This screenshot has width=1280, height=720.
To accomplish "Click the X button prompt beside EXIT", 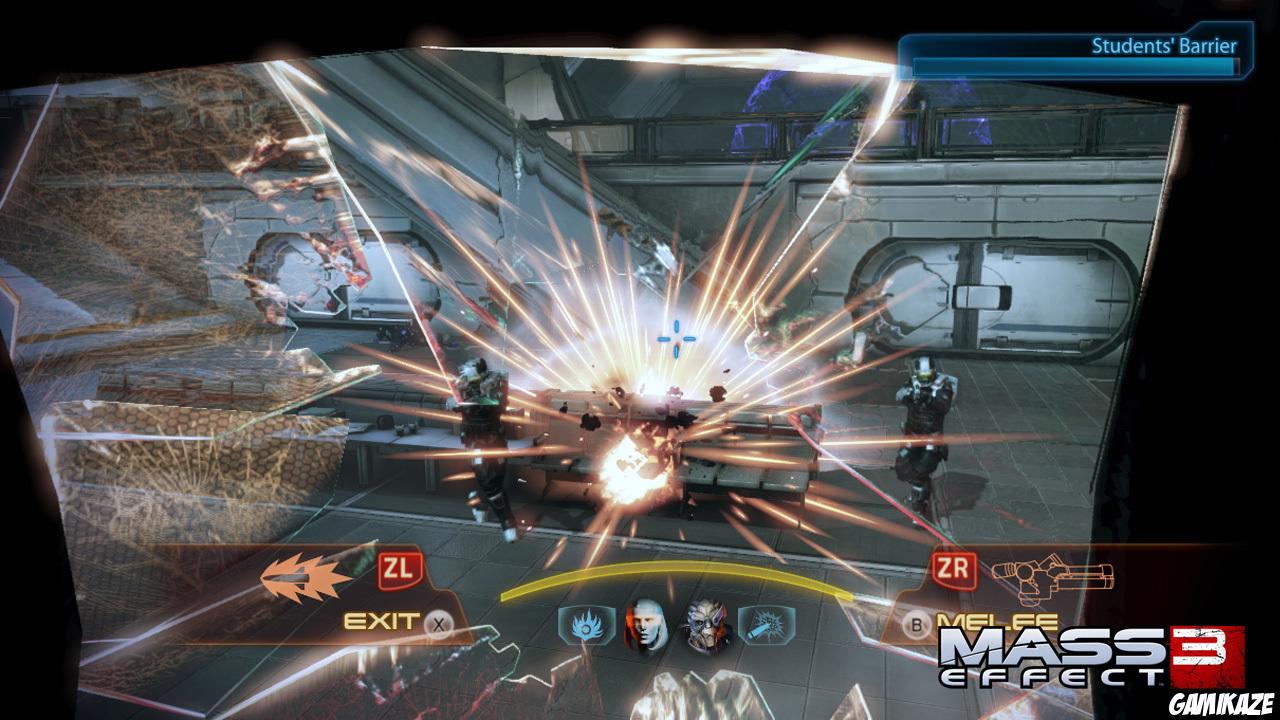I will (x=440, y=623).
